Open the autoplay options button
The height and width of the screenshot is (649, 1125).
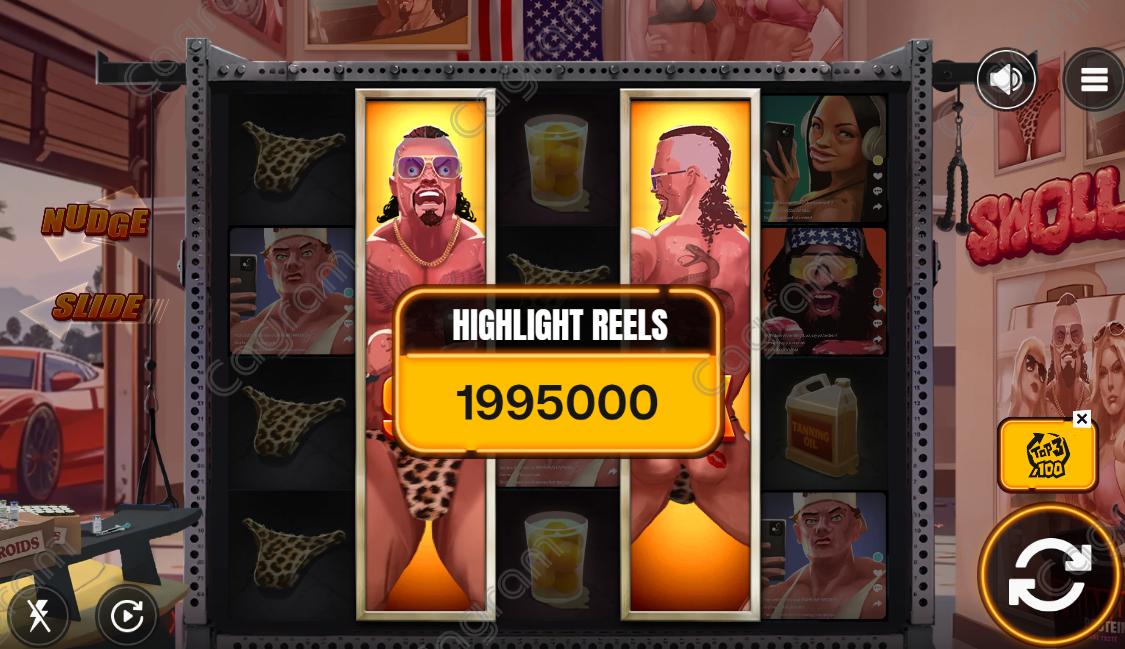click(127, 616)
